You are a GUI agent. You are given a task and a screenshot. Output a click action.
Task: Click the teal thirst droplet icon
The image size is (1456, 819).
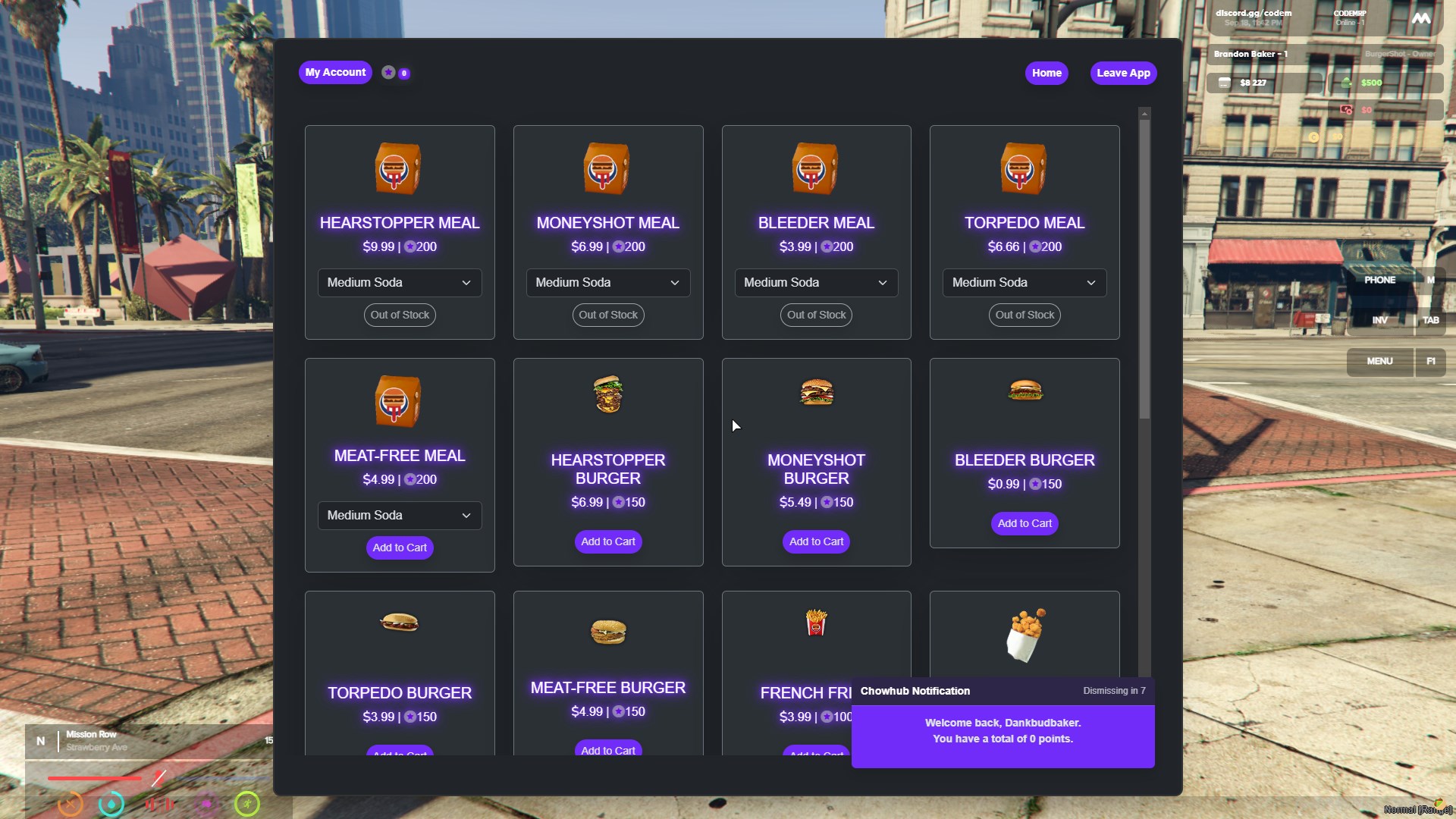tap(111, 804)
